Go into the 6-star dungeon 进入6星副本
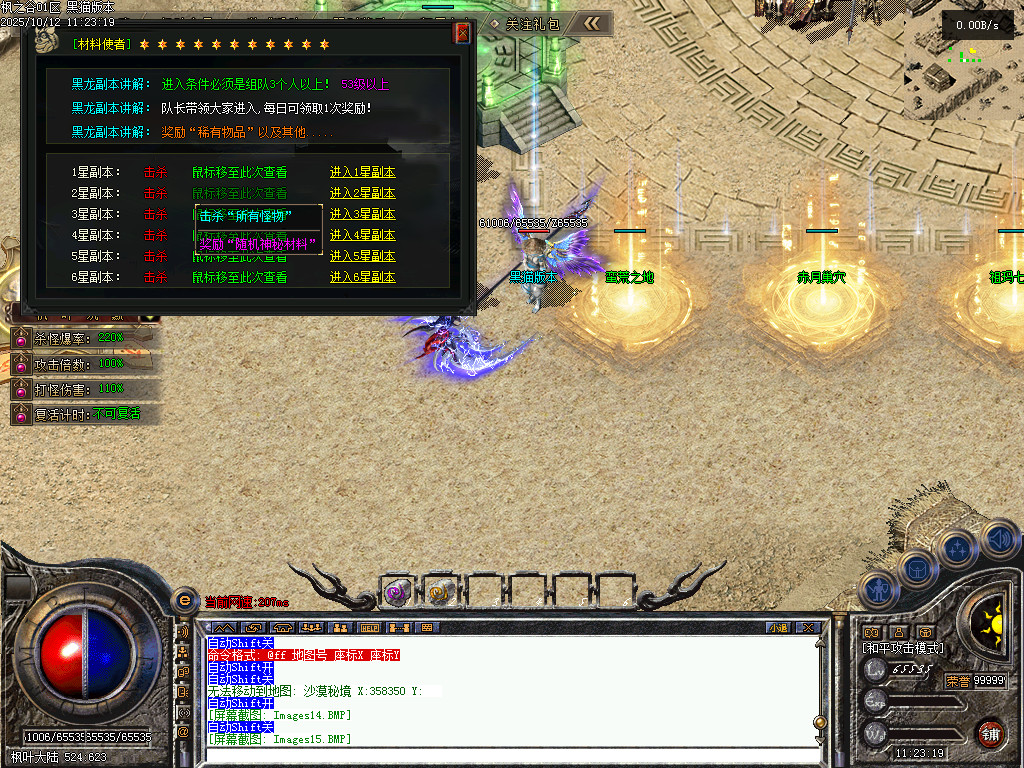1024x768 pixels. (x=362, y=277)
